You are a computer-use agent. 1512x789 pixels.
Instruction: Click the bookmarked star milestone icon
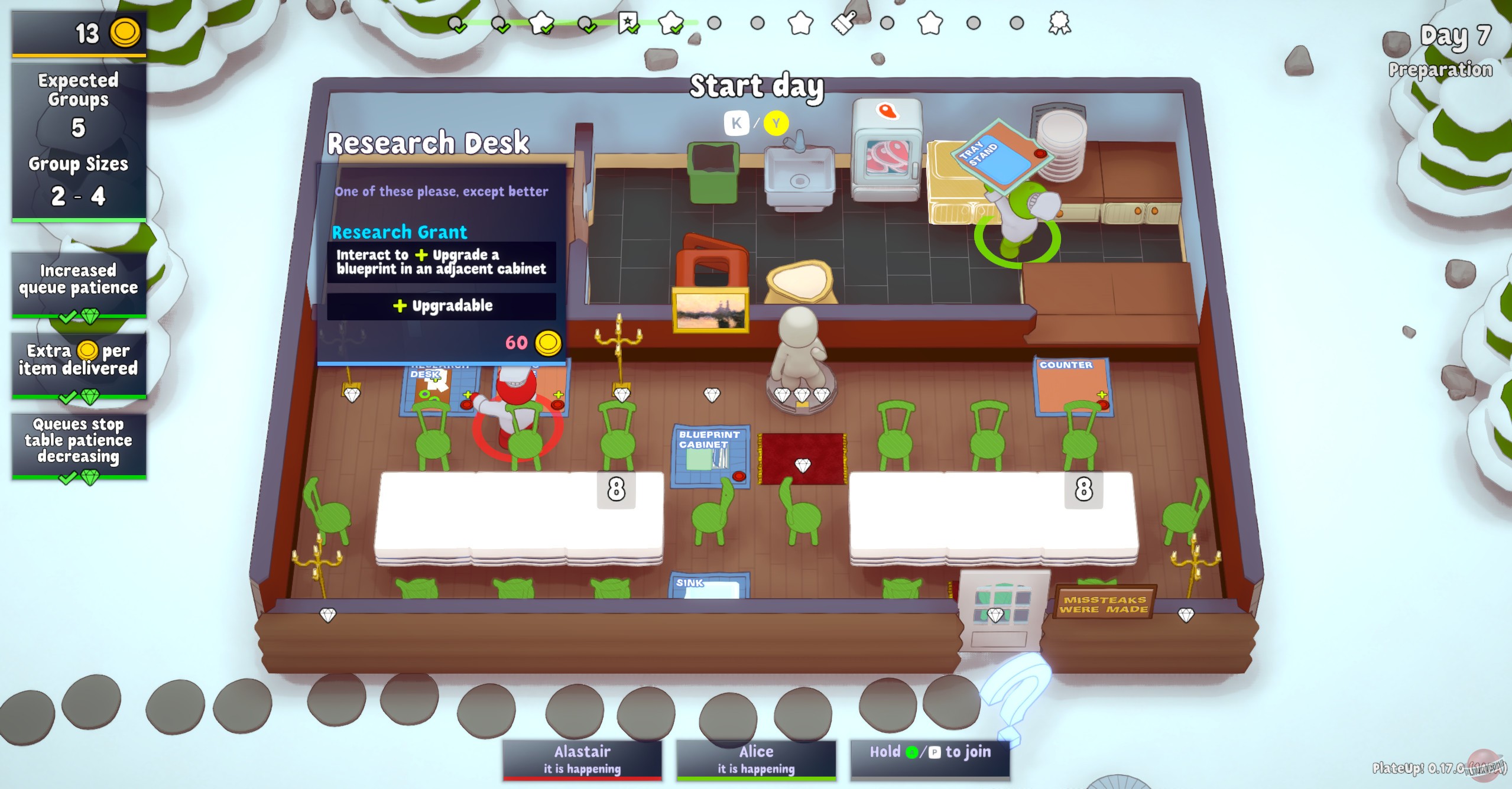point(628,24)
